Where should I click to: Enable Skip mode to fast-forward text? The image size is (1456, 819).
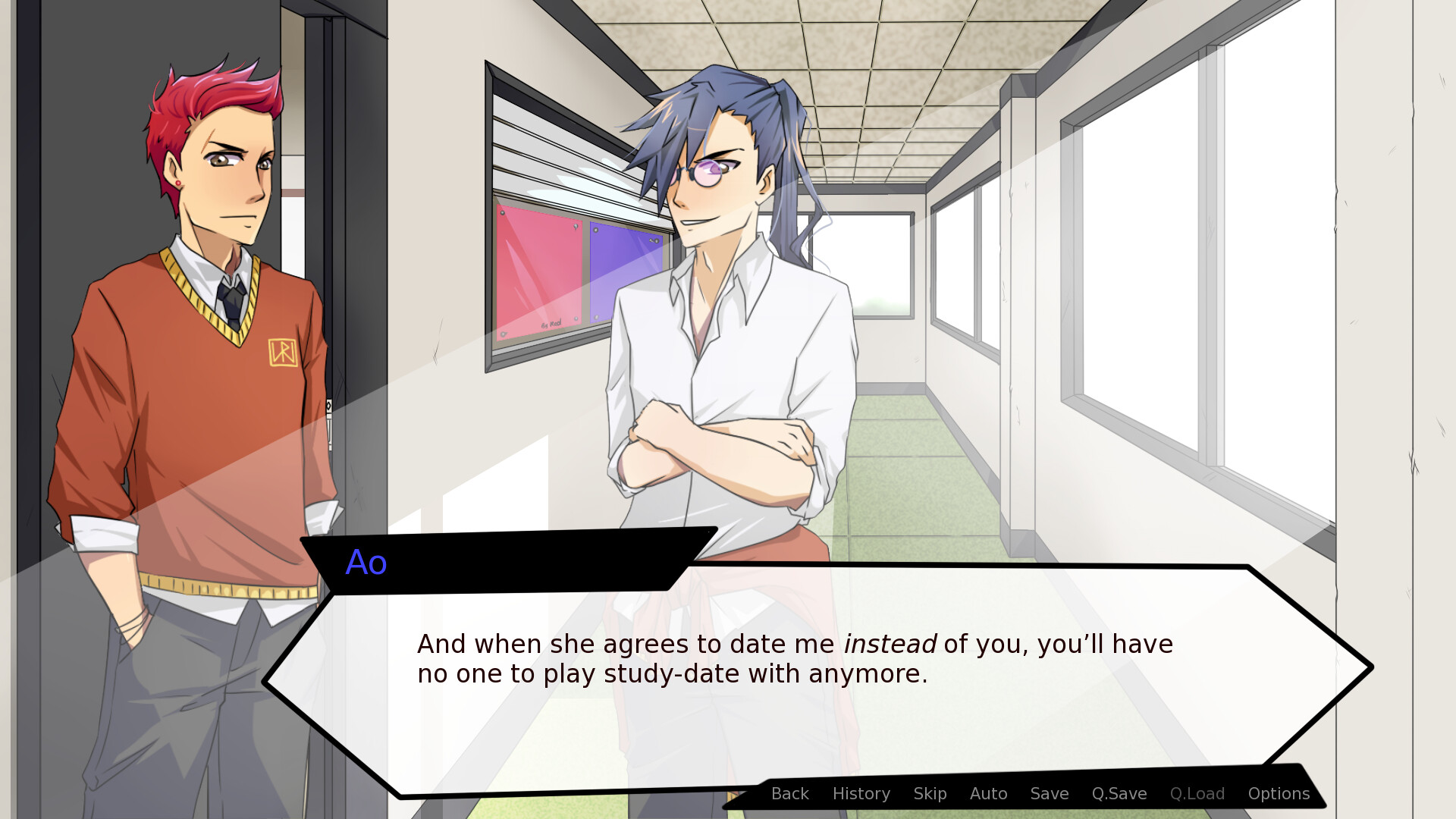click(x=930, y=793)
